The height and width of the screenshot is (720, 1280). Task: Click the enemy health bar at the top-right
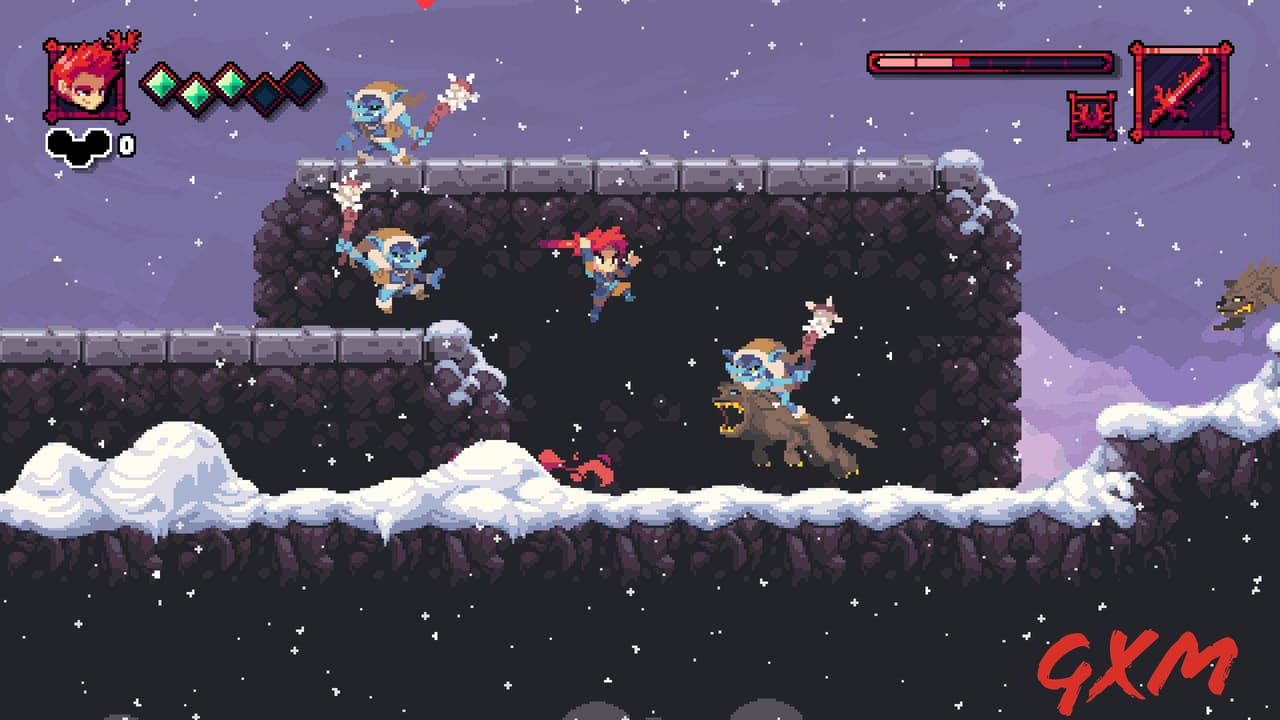pos(990,60)
